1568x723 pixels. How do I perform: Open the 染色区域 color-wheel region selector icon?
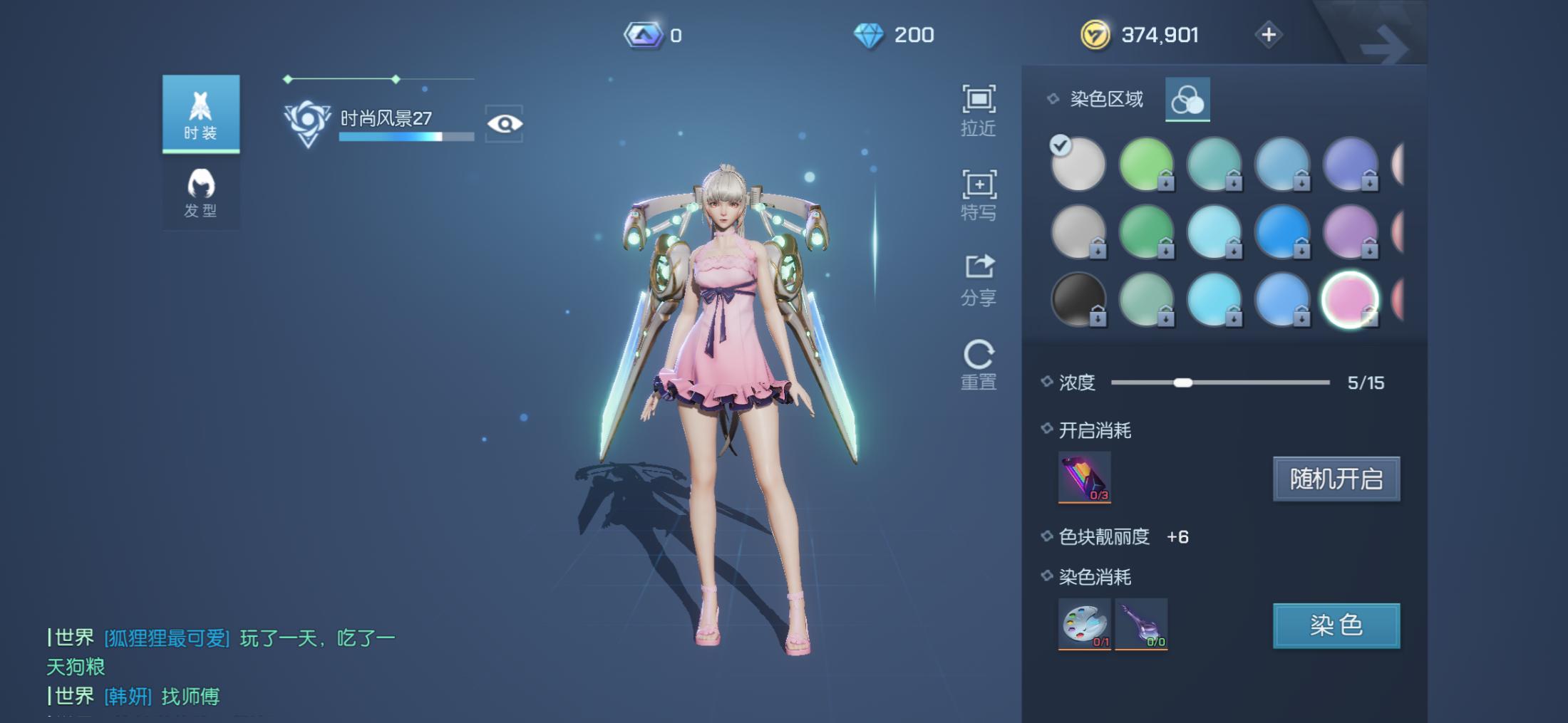tap(1187, 99)
